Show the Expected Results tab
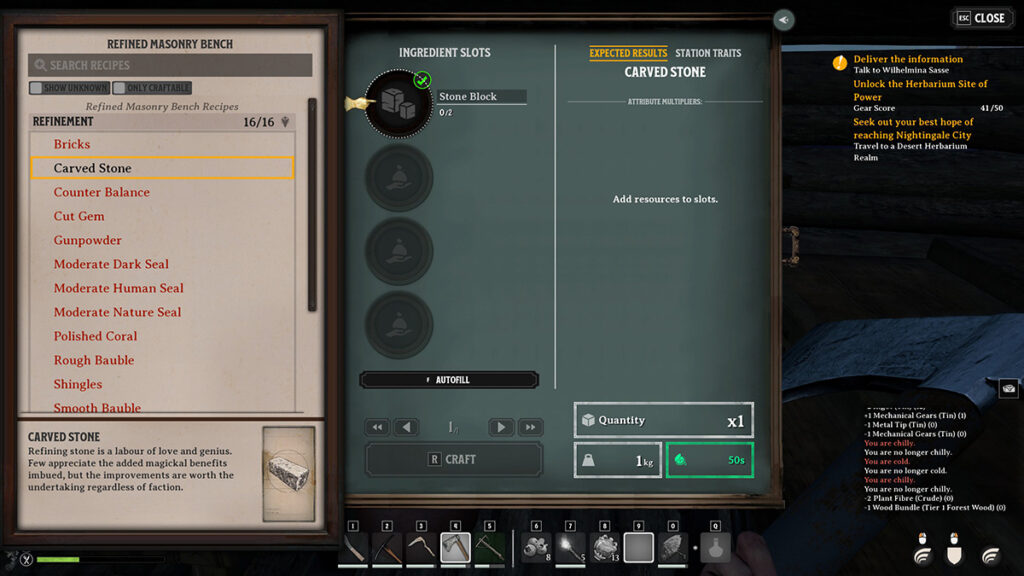The height and width of the screenshot is (576, 1024). point(628,53)
